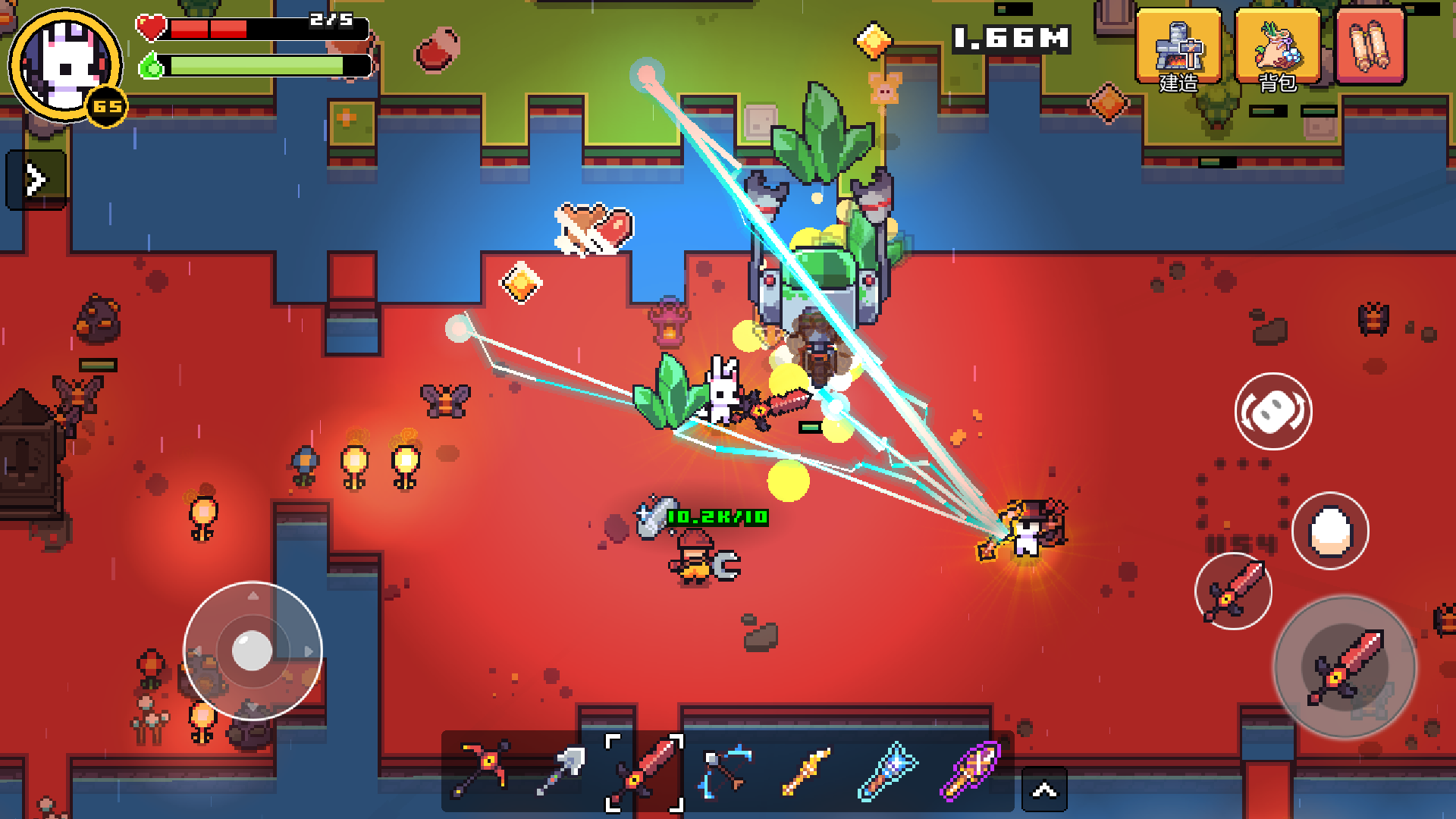Tap the small red sword skill button

[x=1234, y=591]
